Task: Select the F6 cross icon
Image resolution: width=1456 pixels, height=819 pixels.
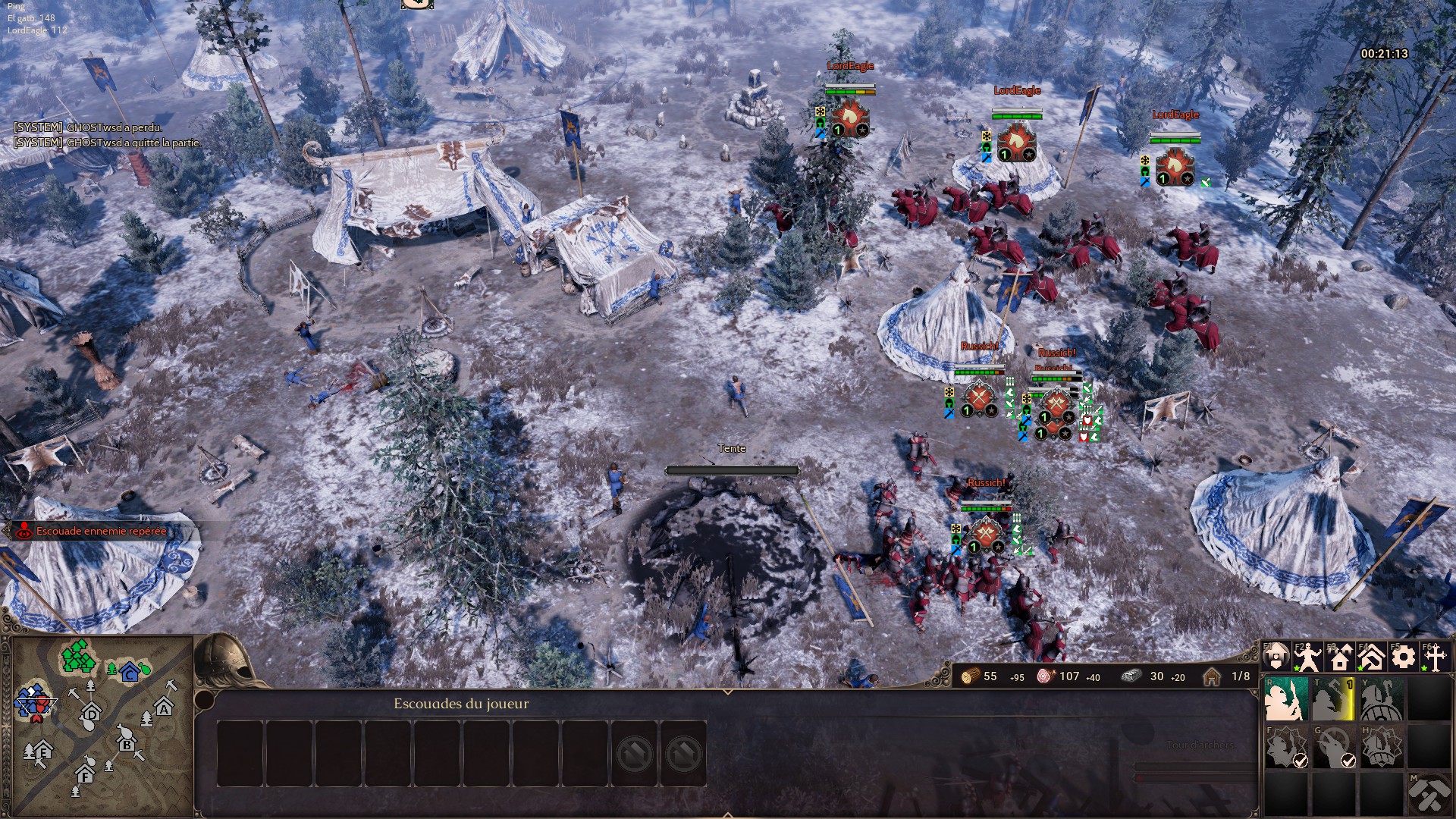Action: (x=1436, y=657)
